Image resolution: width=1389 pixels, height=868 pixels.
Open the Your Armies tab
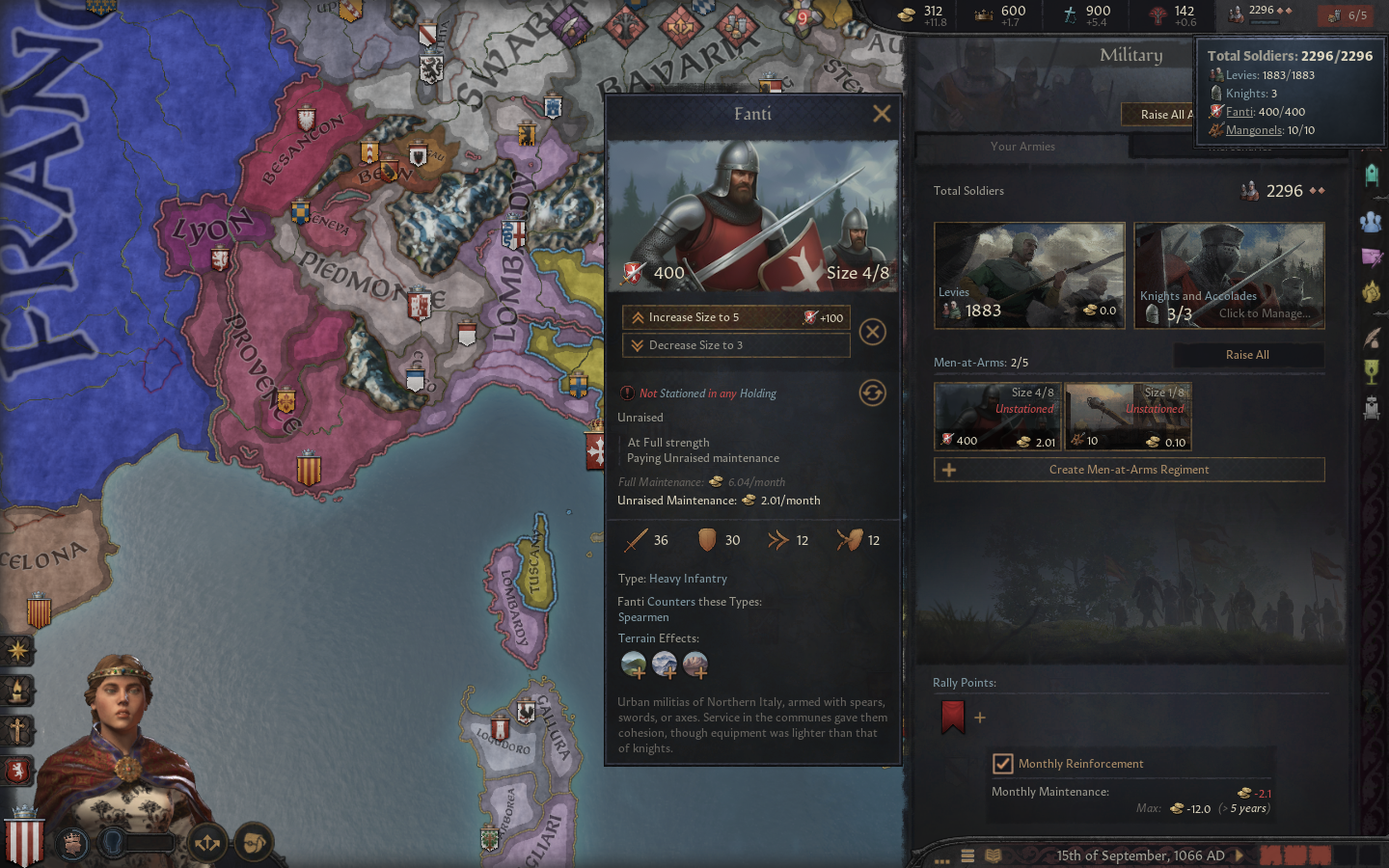point(1022,147)
